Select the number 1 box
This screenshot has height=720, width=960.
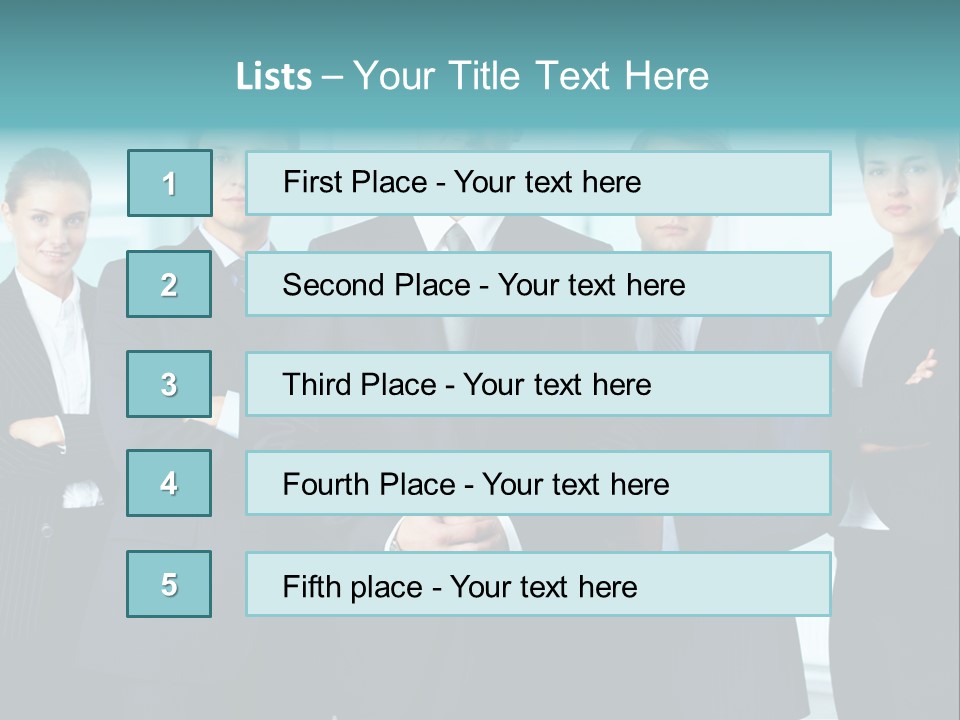point(170,183)
